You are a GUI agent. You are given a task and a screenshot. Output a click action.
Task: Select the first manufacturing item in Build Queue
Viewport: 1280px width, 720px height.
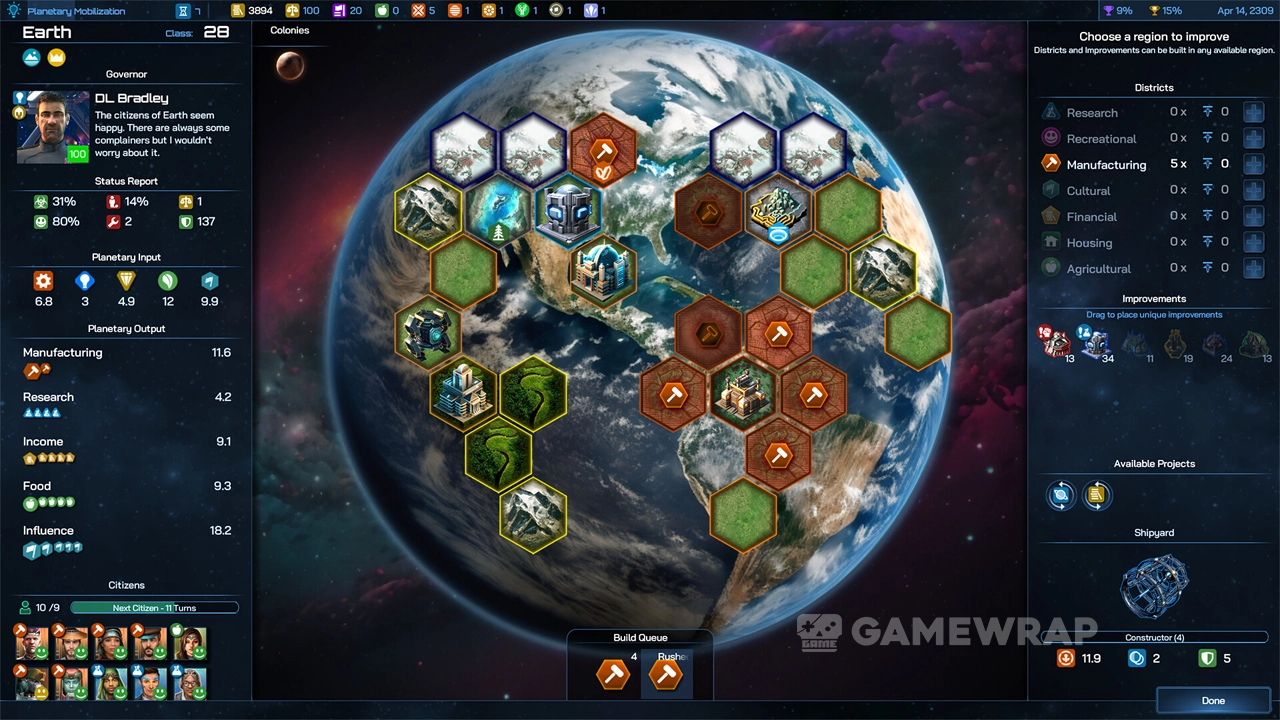click(613, 674)
